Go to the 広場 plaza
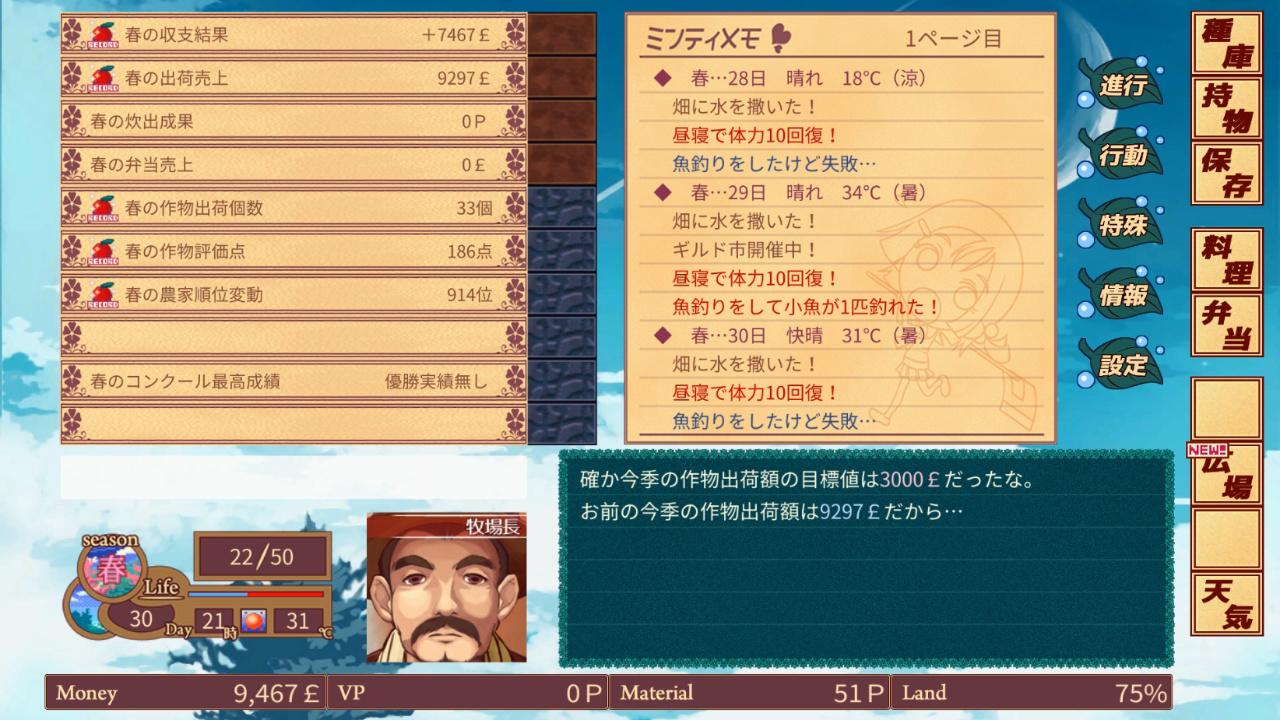The height and width of the screenshot is (720, 1280). tap(1226, 474)
